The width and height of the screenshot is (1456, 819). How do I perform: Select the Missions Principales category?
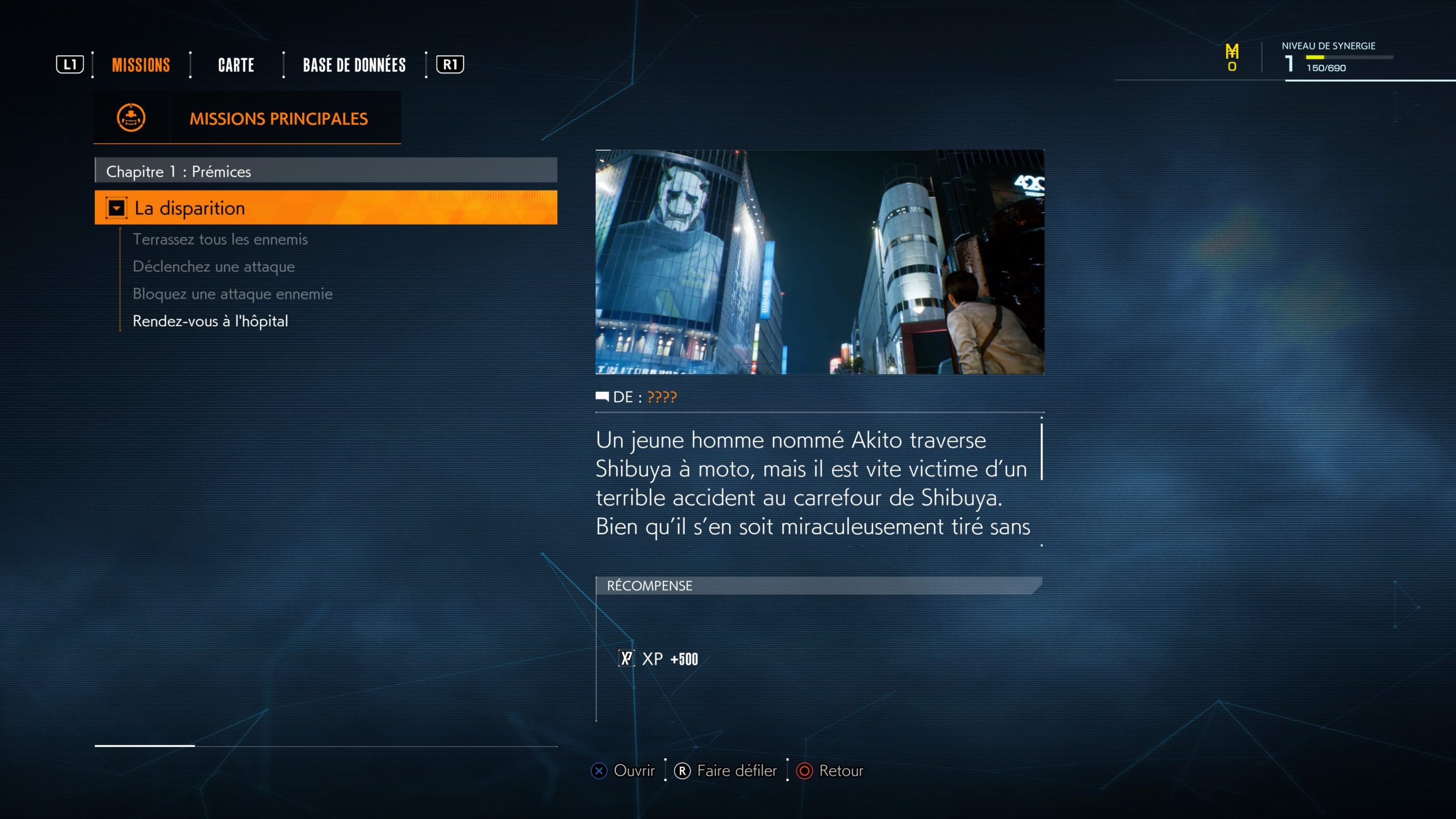[247, 118]
